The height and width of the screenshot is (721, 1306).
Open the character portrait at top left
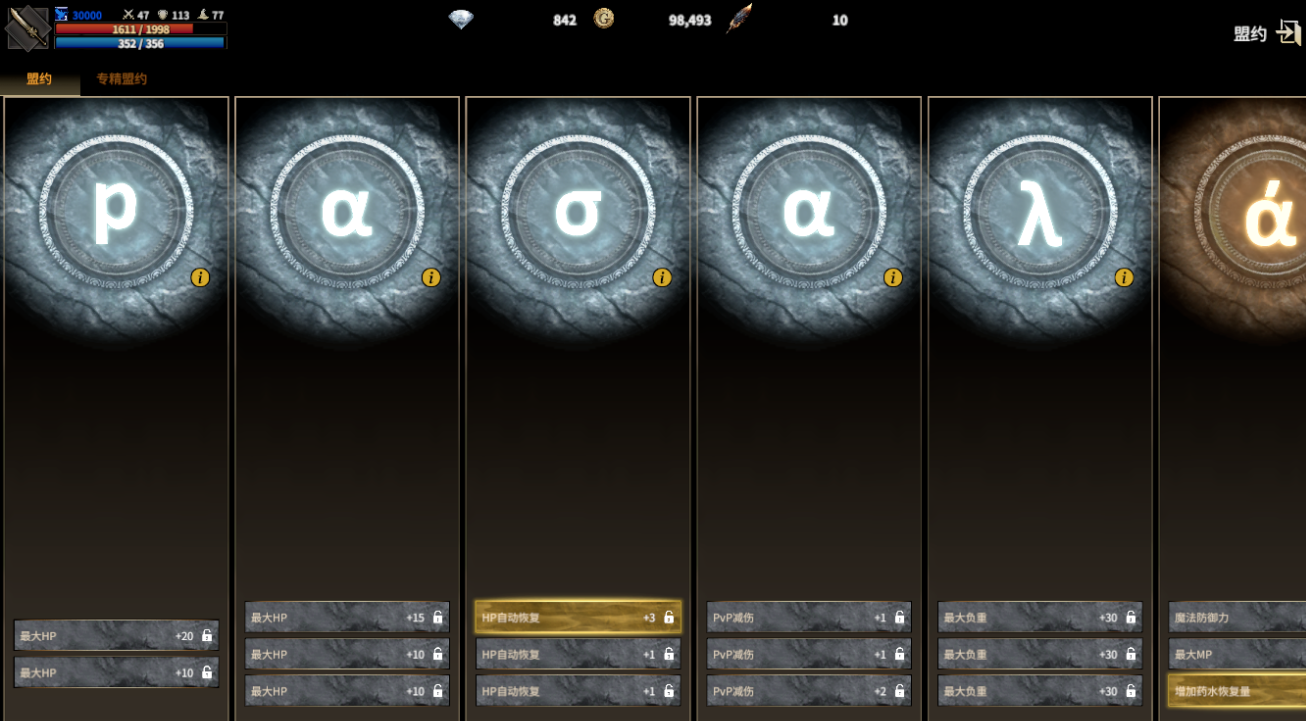27,28
